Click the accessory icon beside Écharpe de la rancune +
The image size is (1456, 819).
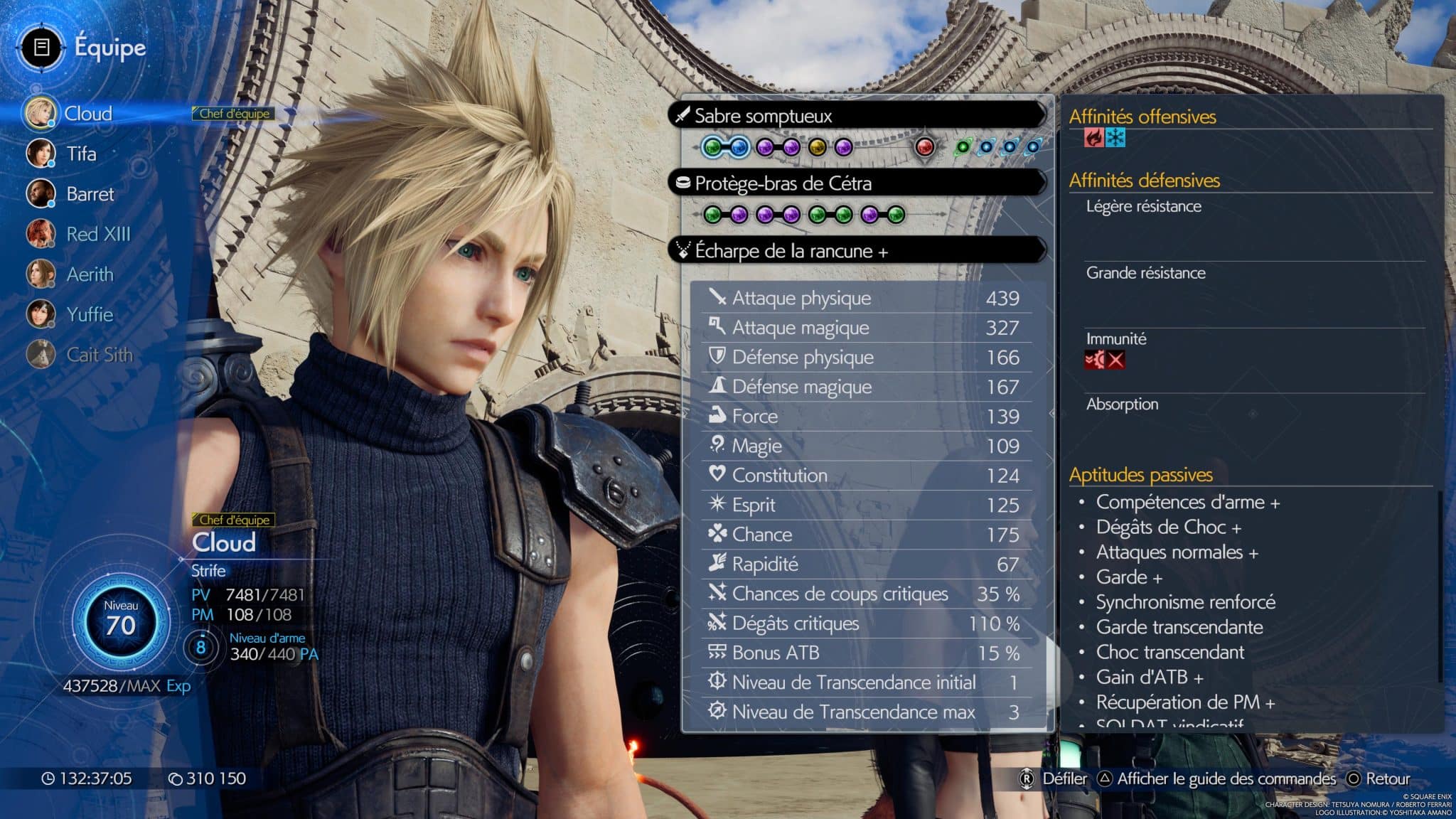tap(685, 250)
